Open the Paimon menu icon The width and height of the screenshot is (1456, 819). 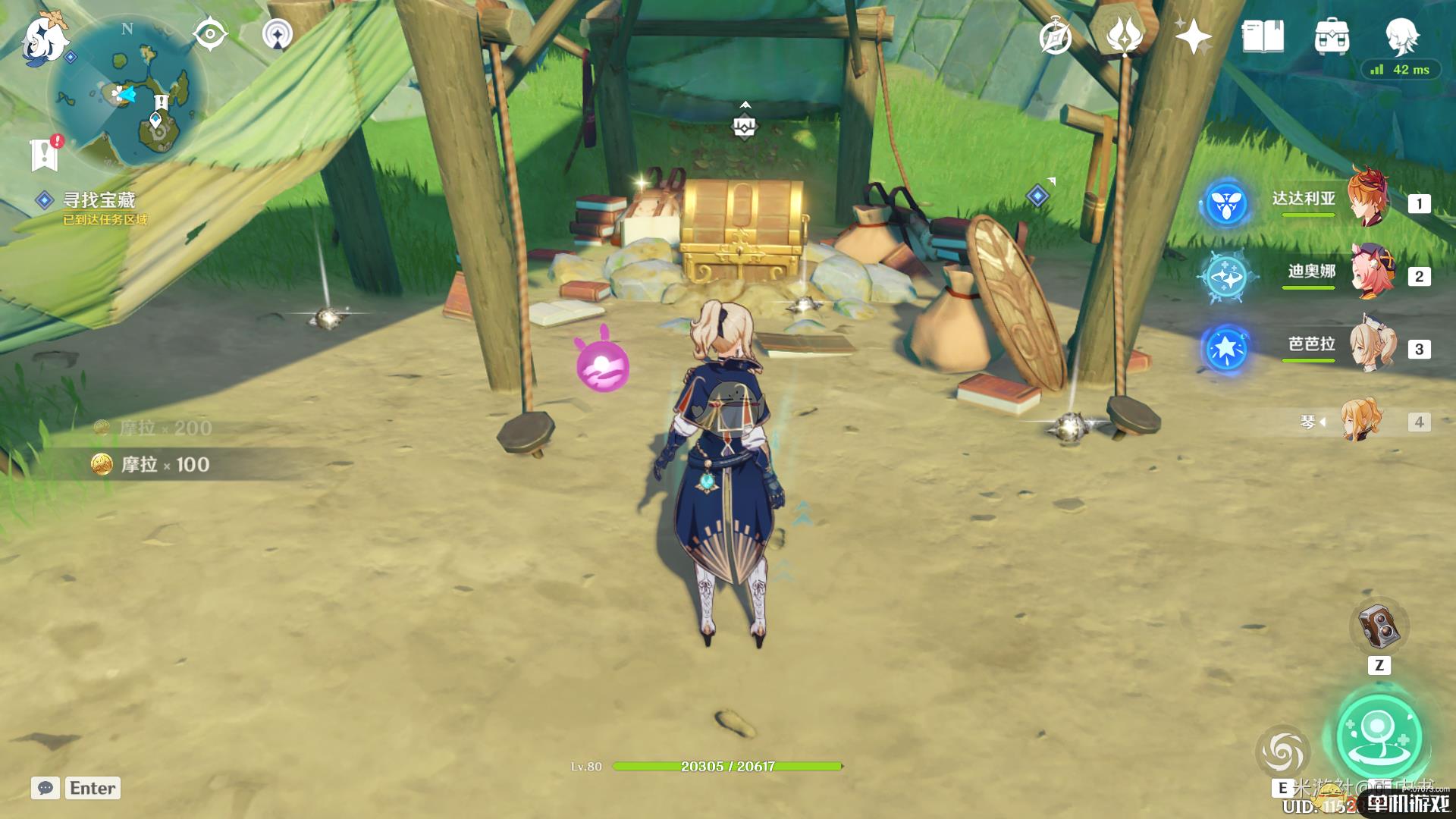[42, 38]
